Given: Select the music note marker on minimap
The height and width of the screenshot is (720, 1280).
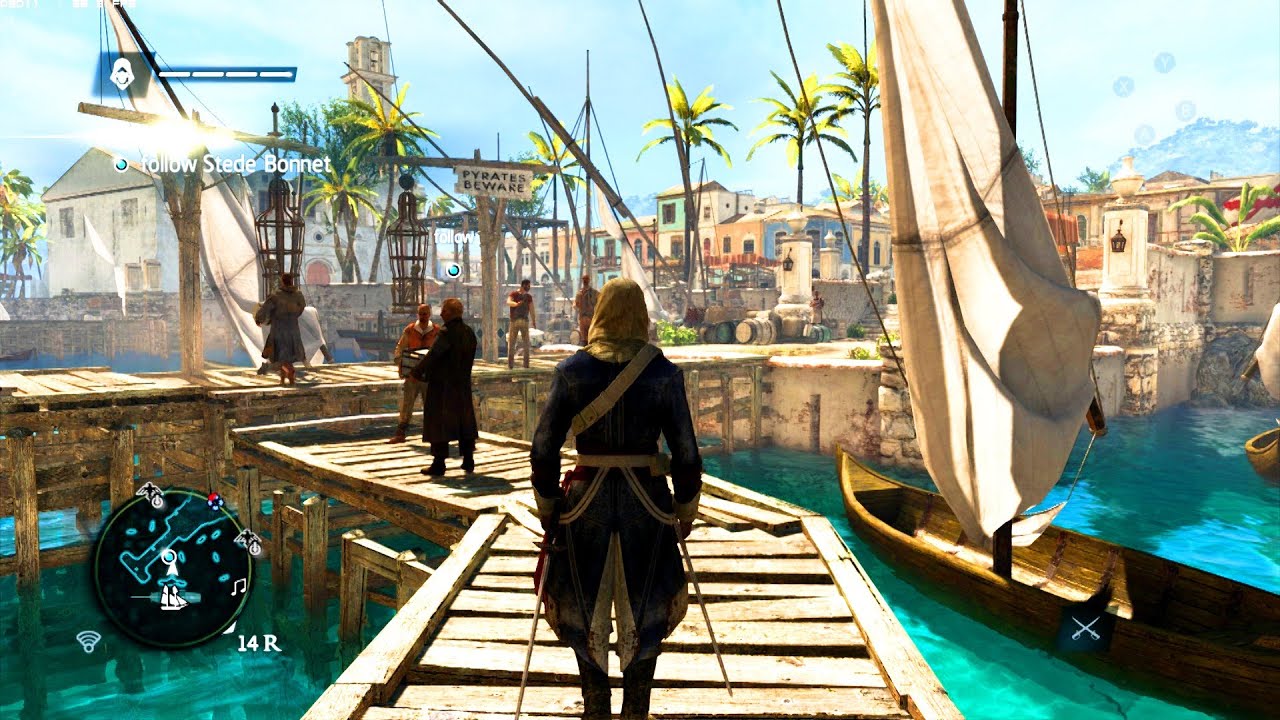Looking at the screenshot, I should pyautogui.click(x=238, y=588).
